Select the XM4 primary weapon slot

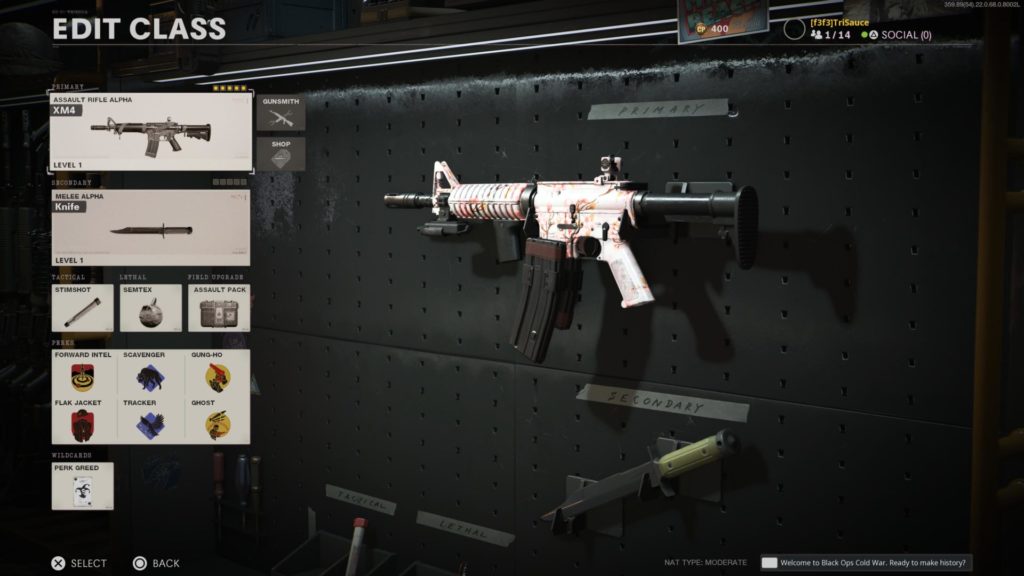(151, 132)
